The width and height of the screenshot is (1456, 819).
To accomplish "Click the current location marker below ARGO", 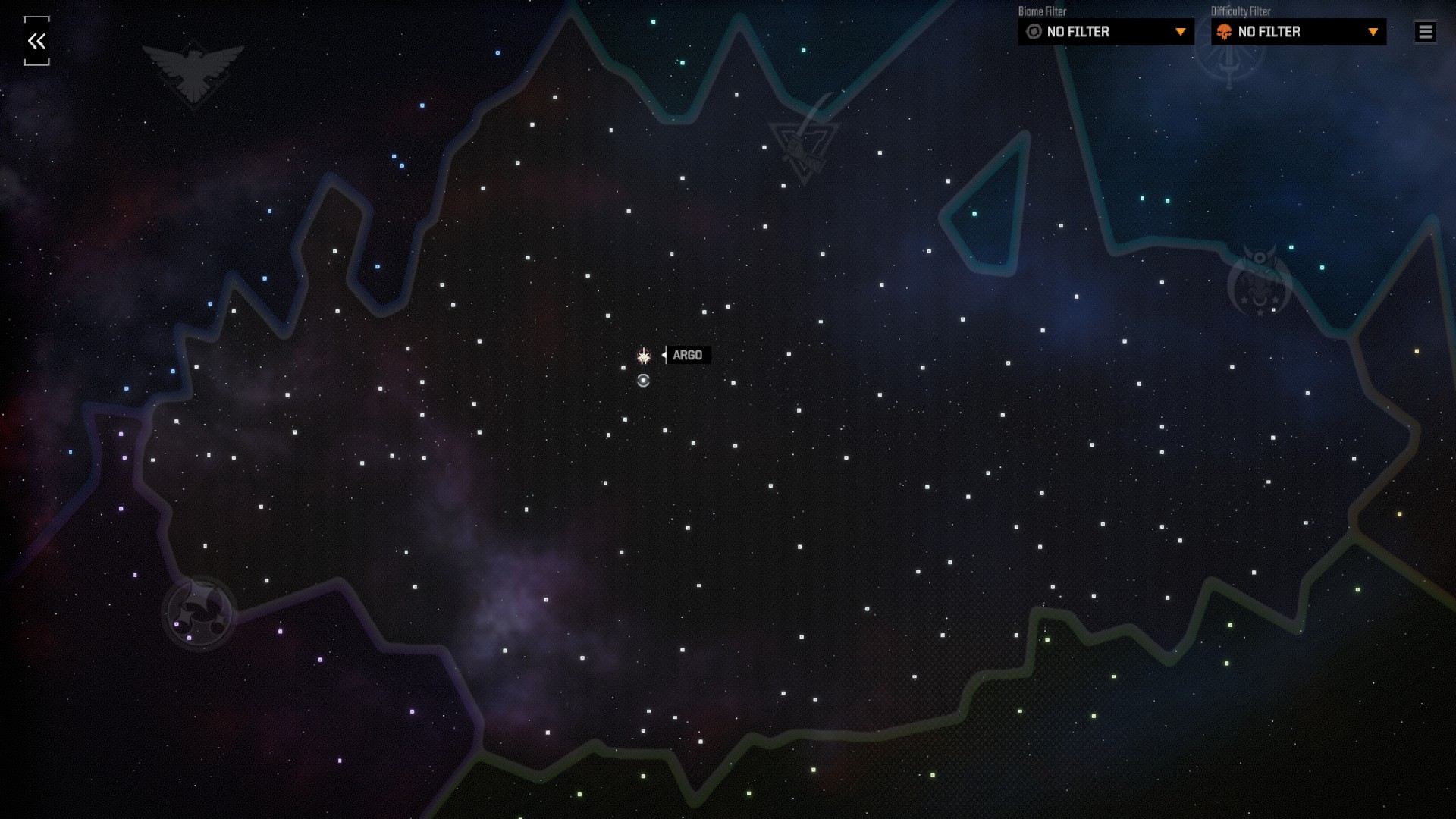I will pos(644,381).
